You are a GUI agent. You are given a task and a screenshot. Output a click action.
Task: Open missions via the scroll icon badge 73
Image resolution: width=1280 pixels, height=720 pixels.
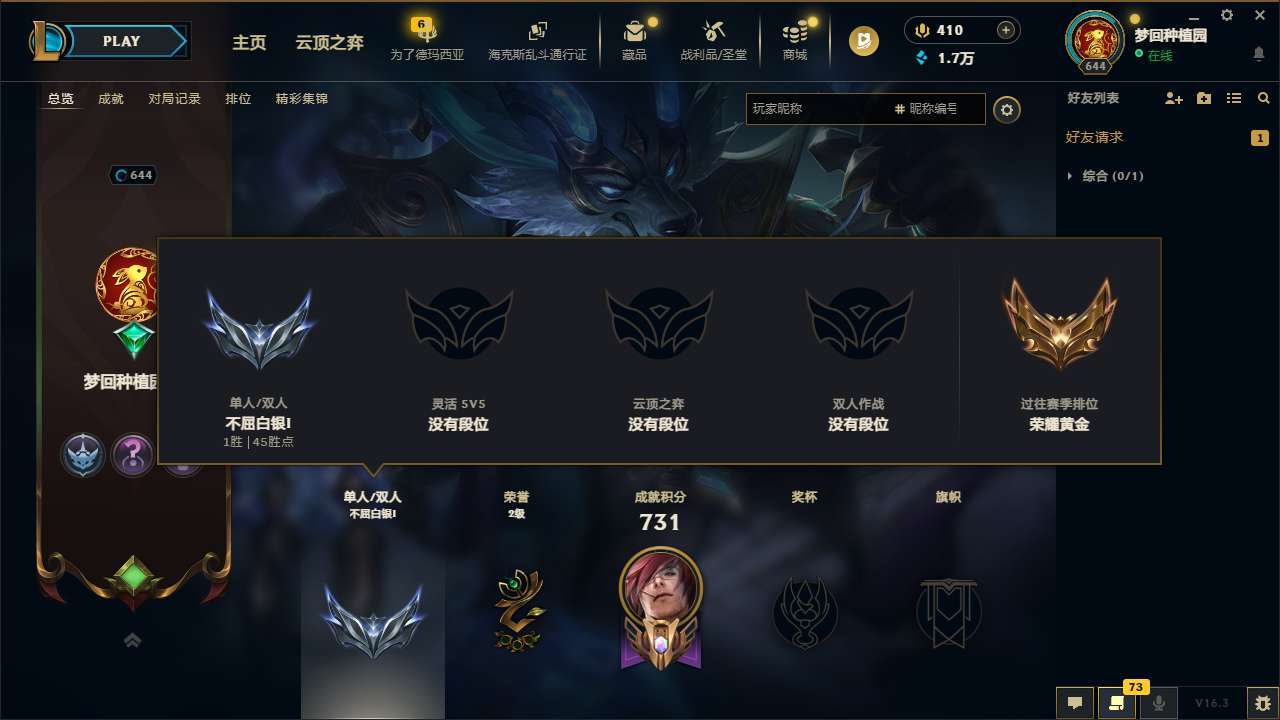(1117, 704)
